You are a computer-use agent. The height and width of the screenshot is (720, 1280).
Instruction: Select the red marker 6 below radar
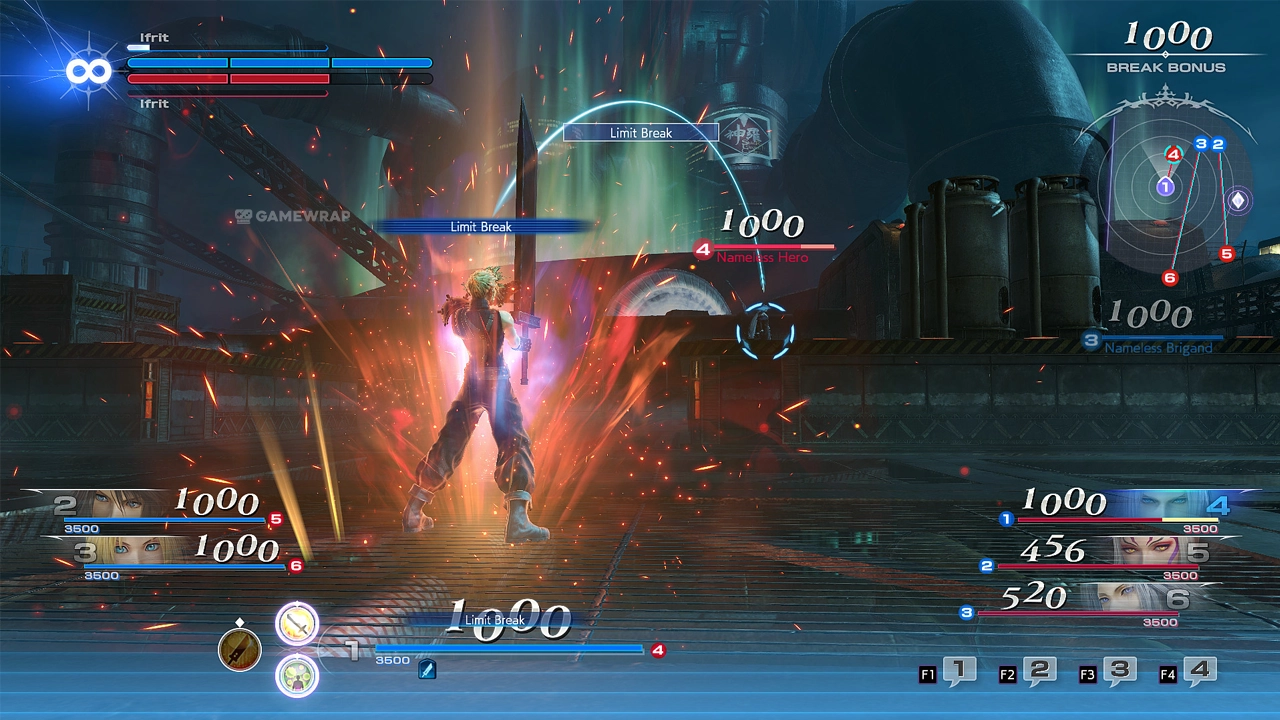(1169, 278)
